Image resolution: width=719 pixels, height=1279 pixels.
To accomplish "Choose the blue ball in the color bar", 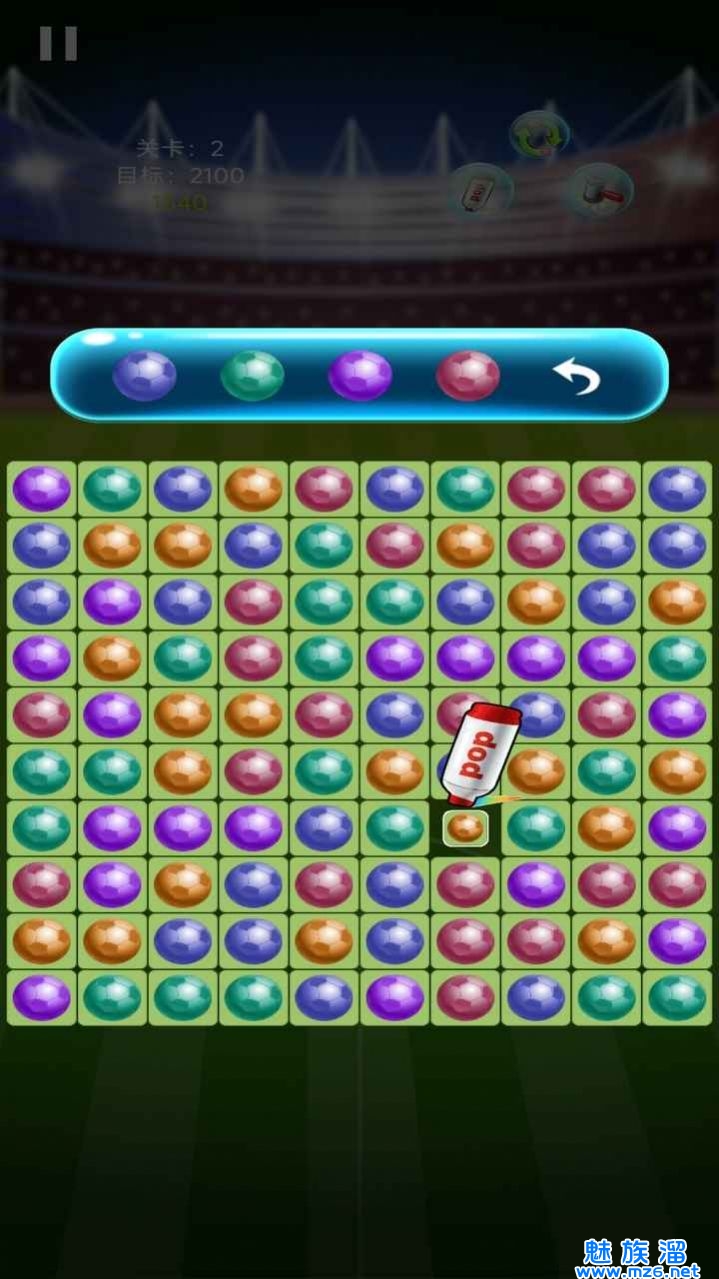I will coord(144,375).
